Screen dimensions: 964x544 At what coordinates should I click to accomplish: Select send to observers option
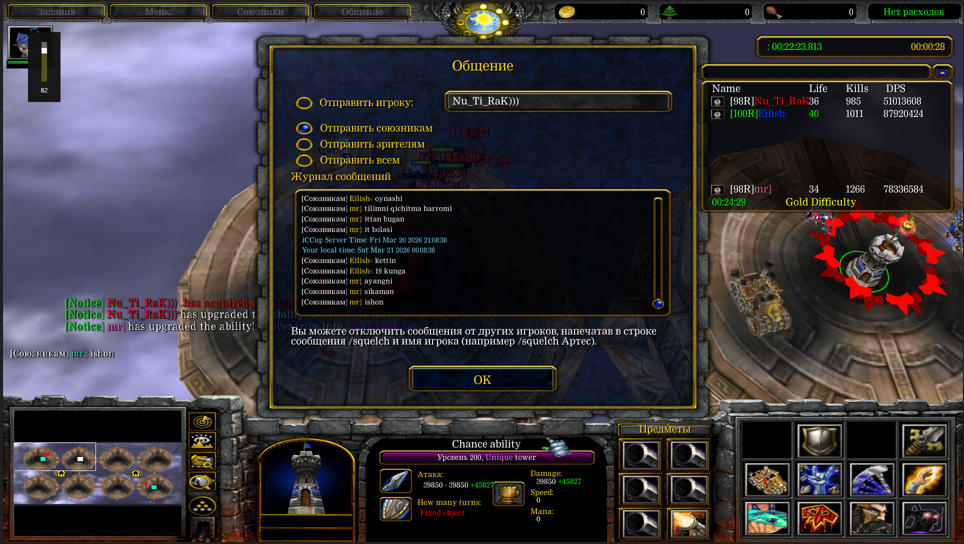[304, 144]
